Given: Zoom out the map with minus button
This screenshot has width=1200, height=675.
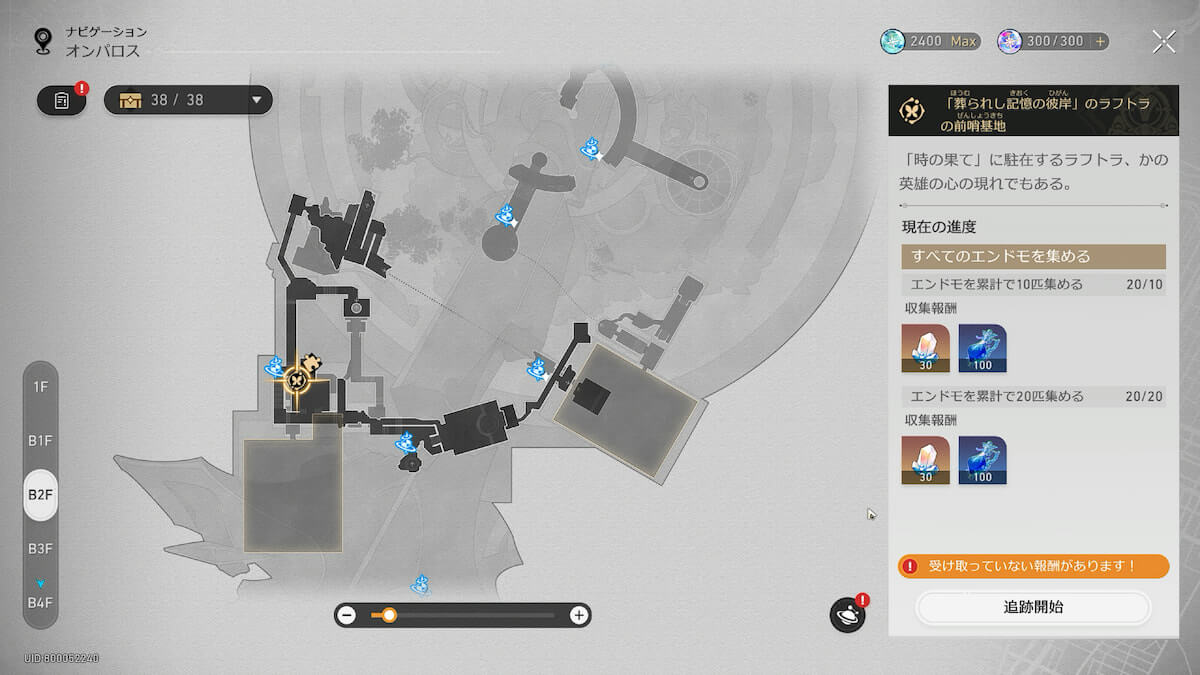Looking at the screenshot, I should (x=347, y=615).
